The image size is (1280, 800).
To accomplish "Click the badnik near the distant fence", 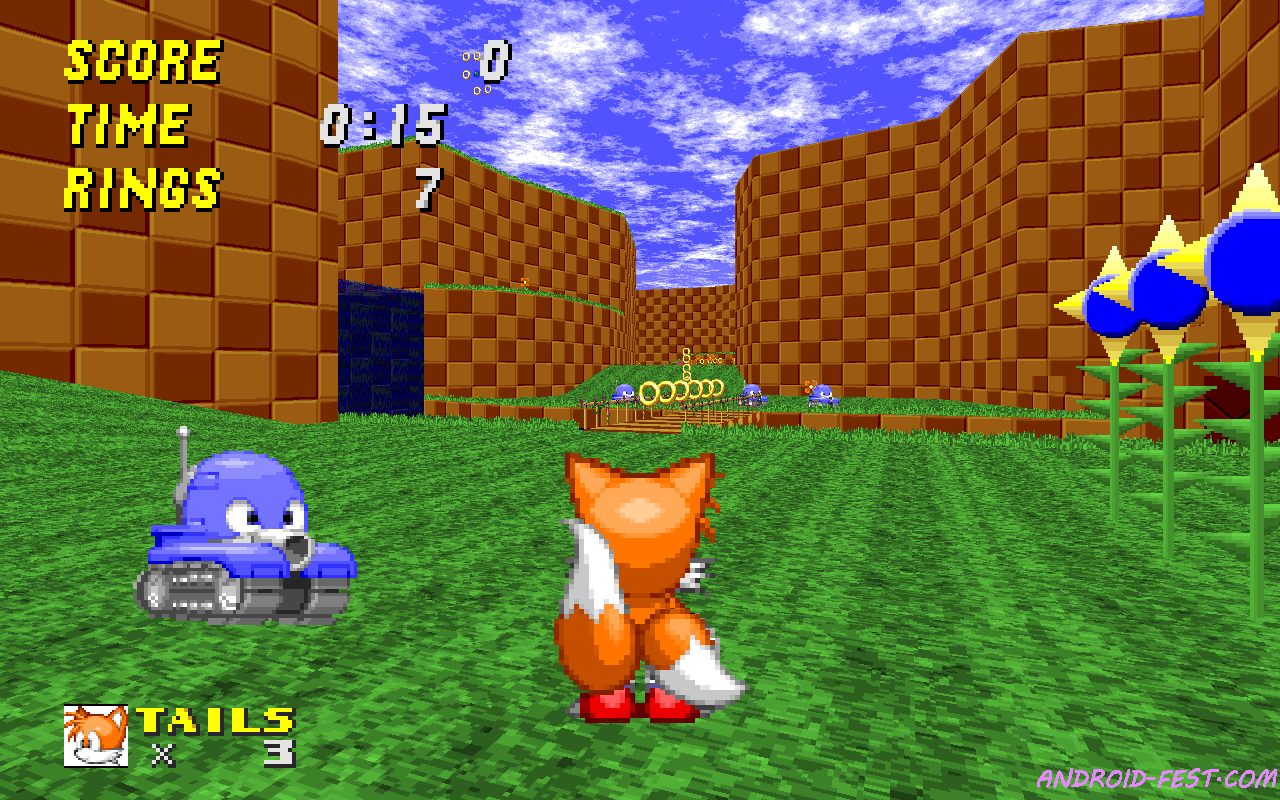I will tap(625, 393).
